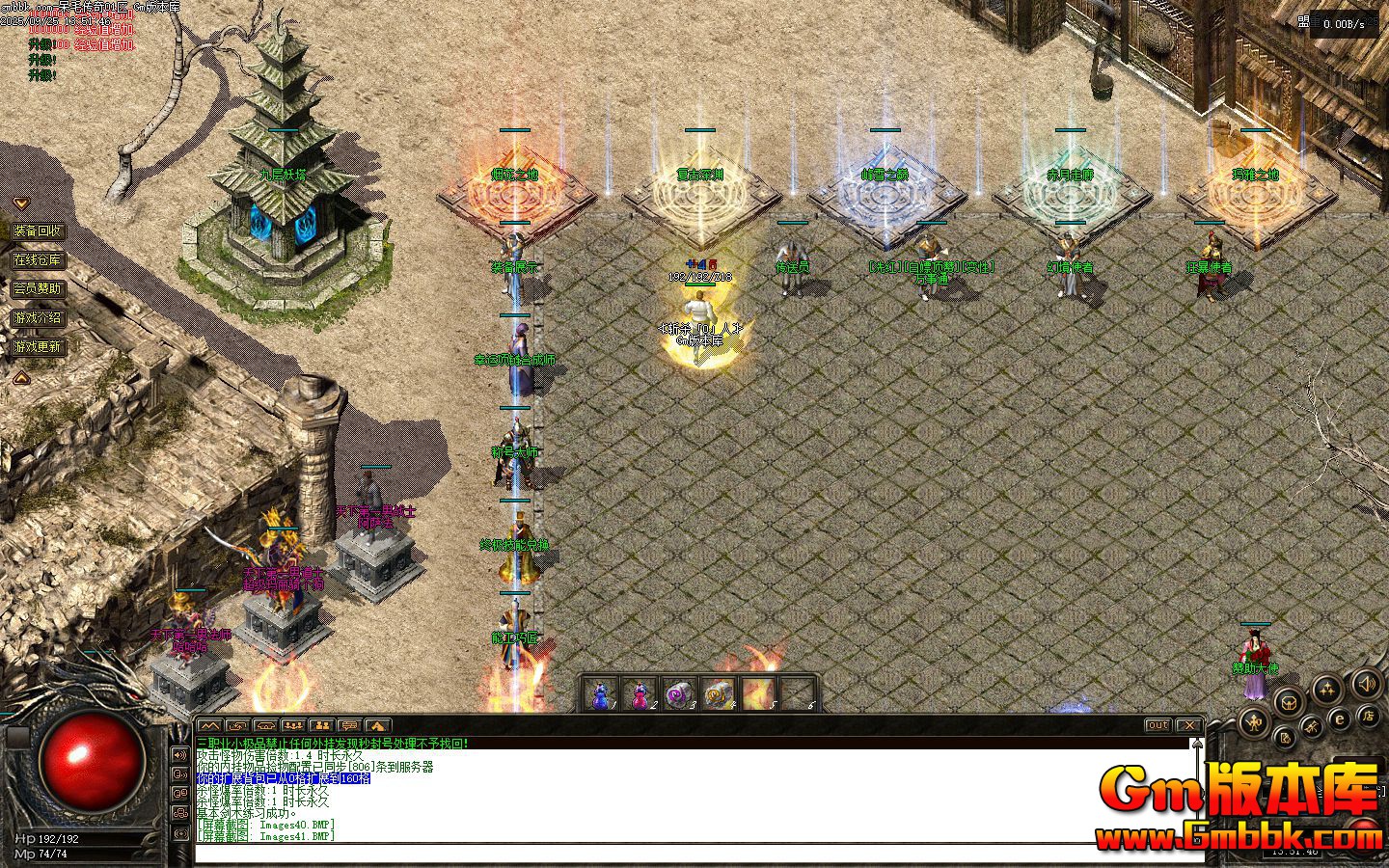Image resolution: width=1389 pixels, height=868 pixels.
Task: Open the 在线仓库 online warehouse
Action: (38, 260)
